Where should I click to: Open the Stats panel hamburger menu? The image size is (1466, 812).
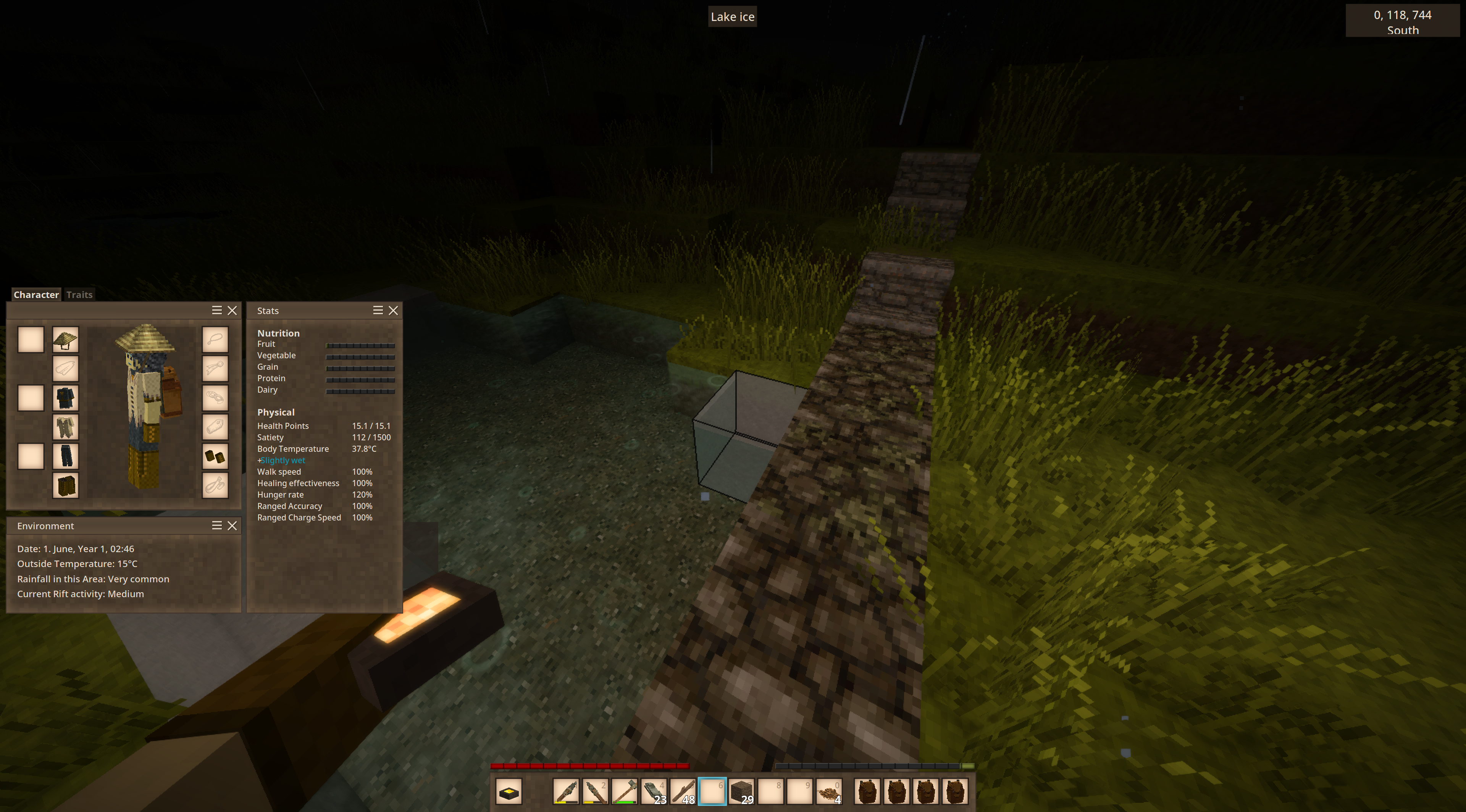[377, 311]
